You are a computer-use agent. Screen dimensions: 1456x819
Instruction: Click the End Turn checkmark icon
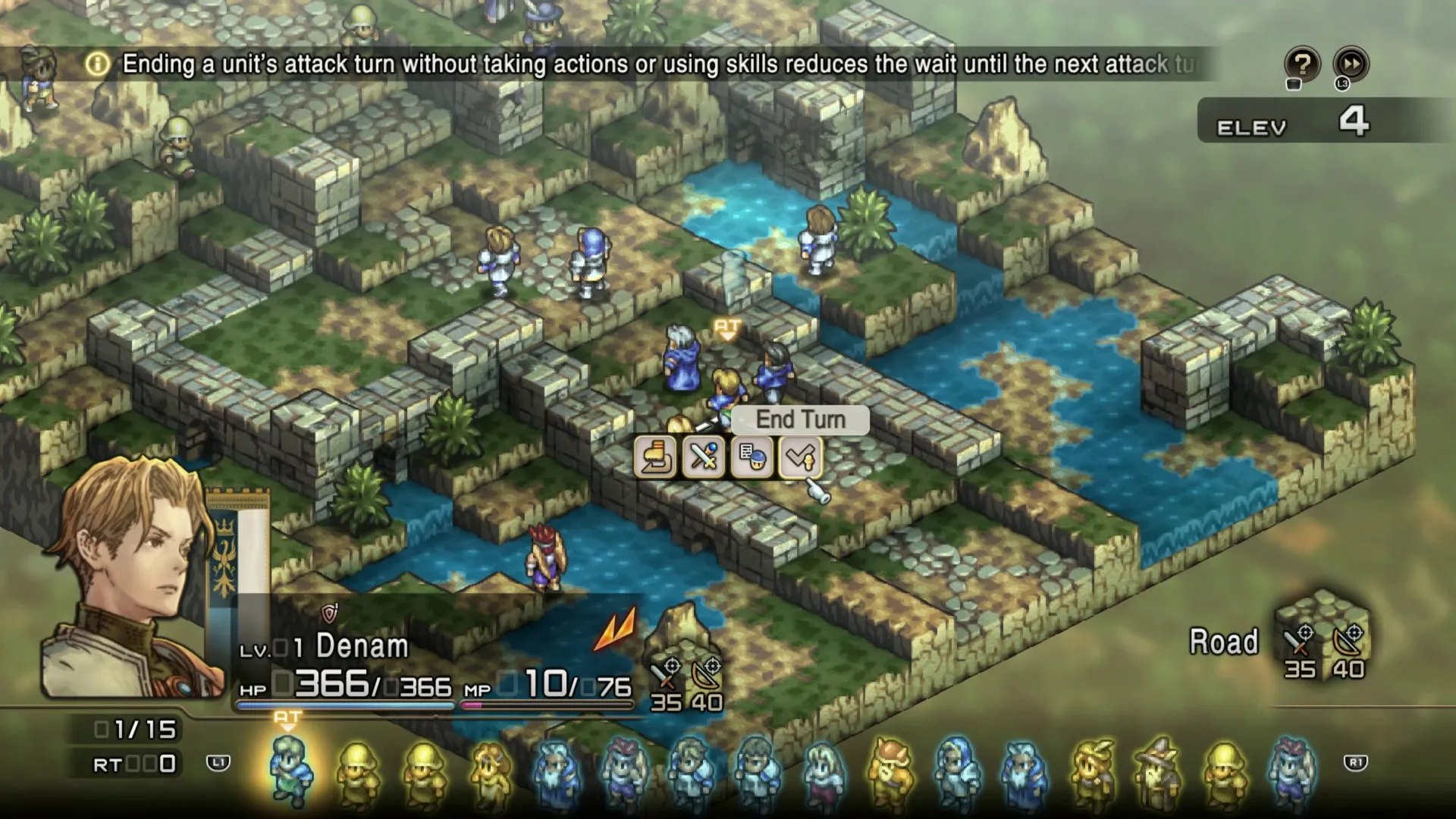coord(802,458)
